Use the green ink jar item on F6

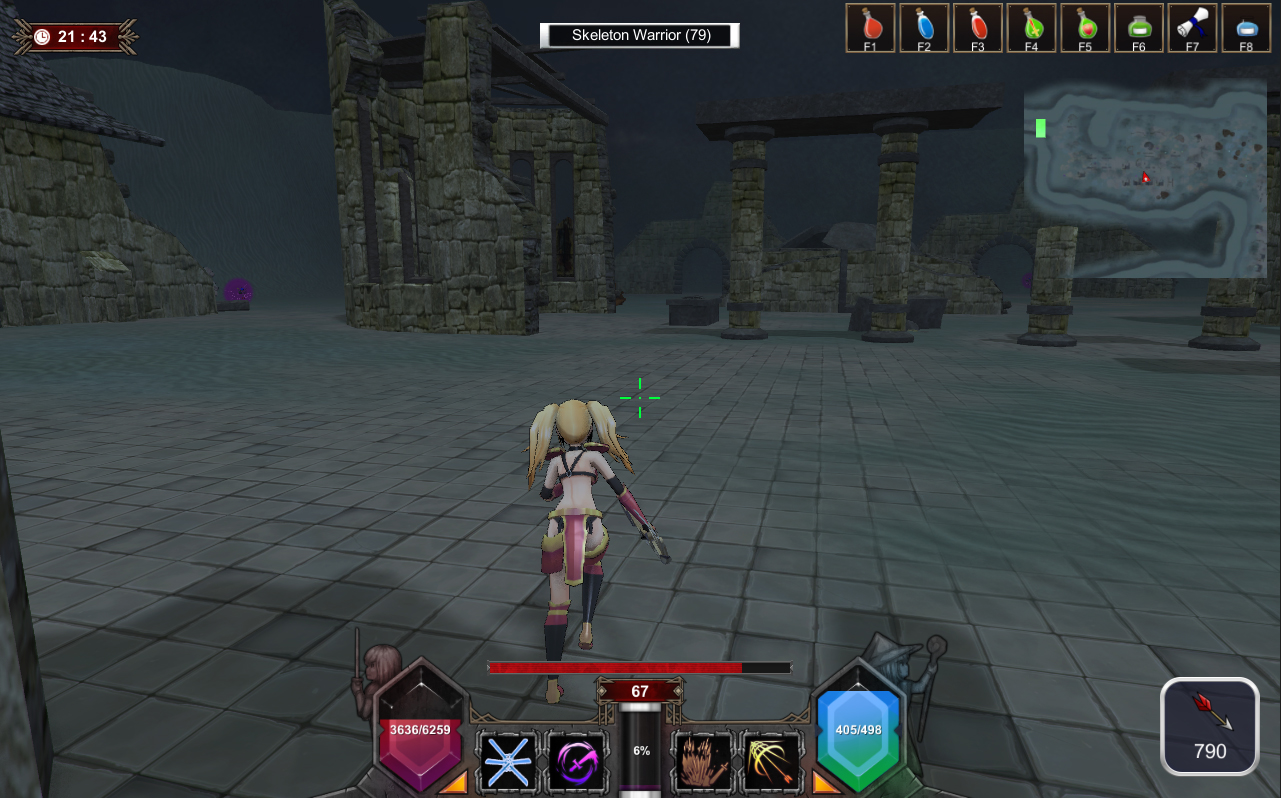point(1139,28)
